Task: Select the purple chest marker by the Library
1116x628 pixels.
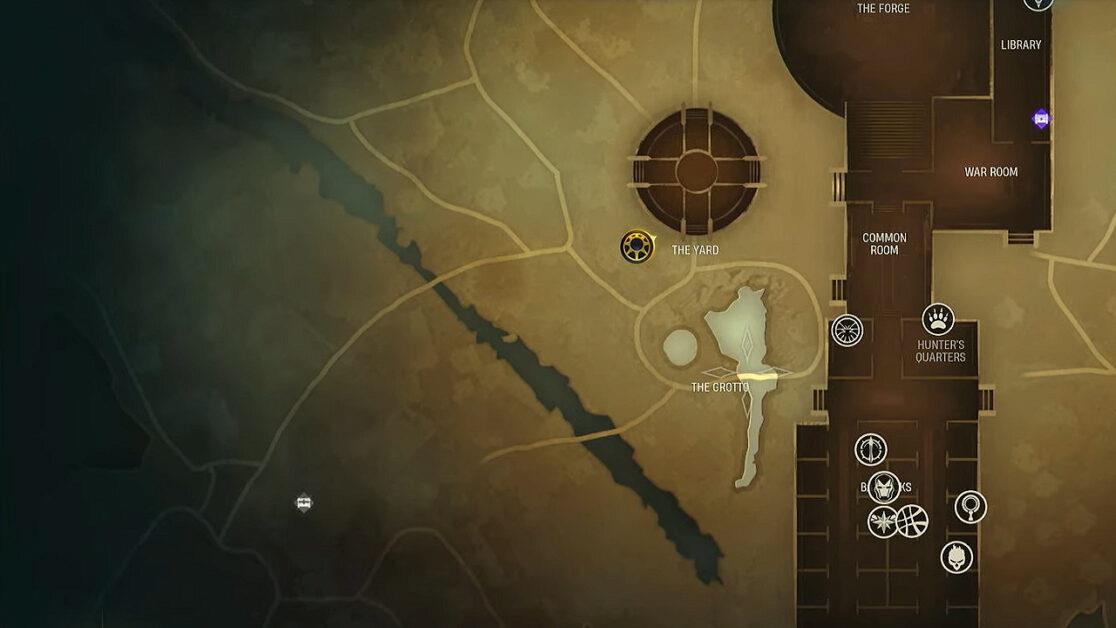Action: click(1041, 119)
